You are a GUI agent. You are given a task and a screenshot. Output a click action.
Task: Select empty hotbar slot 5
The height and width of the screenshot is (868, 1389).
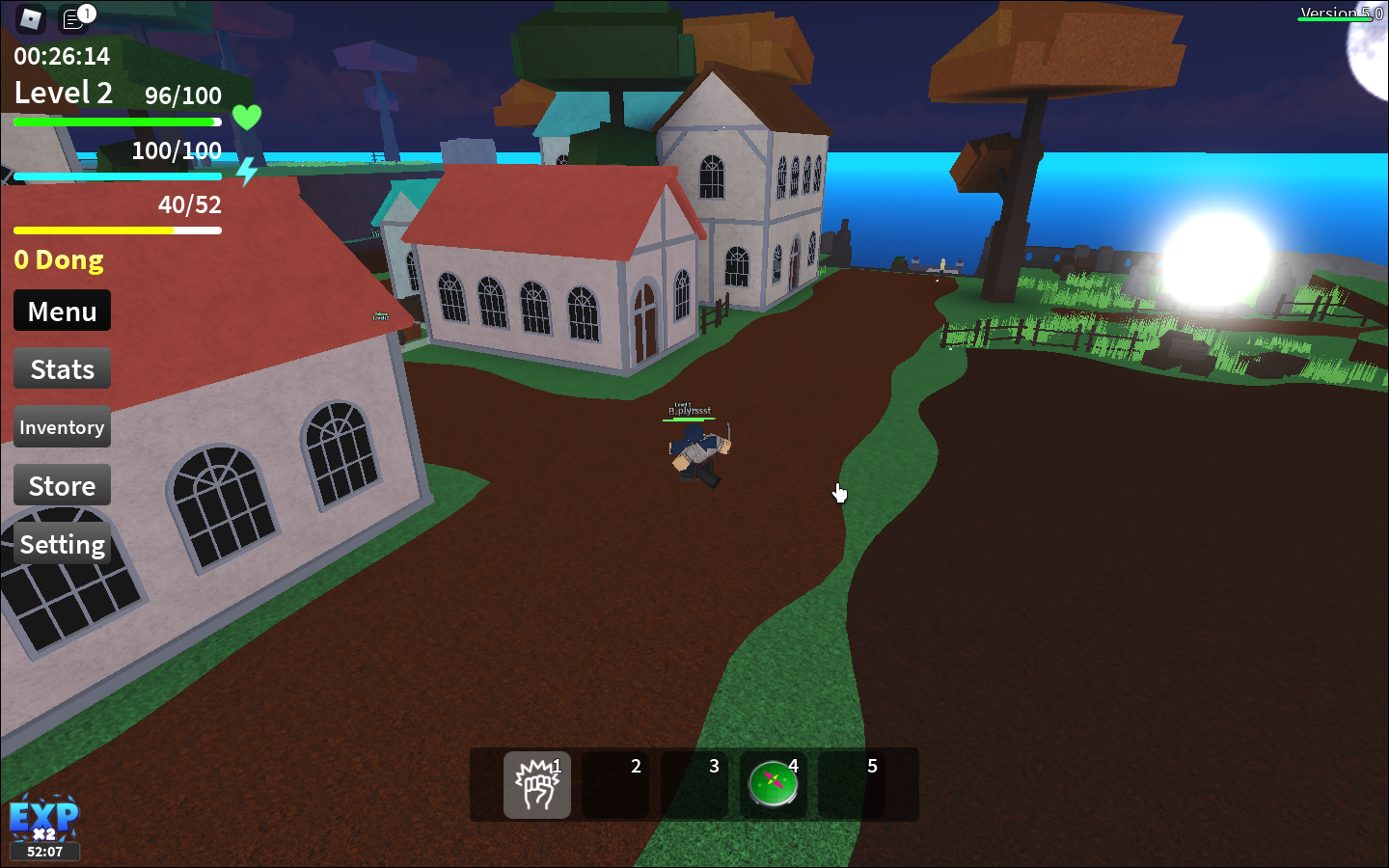click(853, 785)
